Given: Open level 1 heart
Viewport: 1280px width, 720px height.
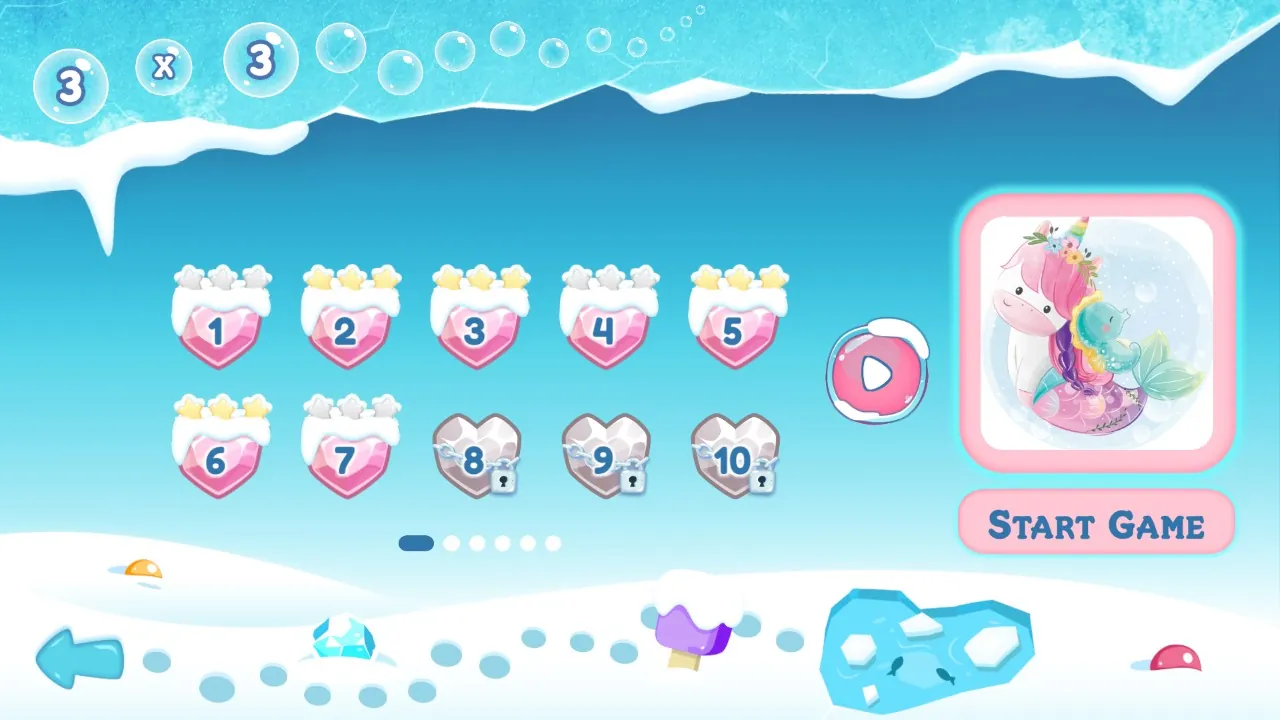Looking at the screenshot, I should click(218, 330).
